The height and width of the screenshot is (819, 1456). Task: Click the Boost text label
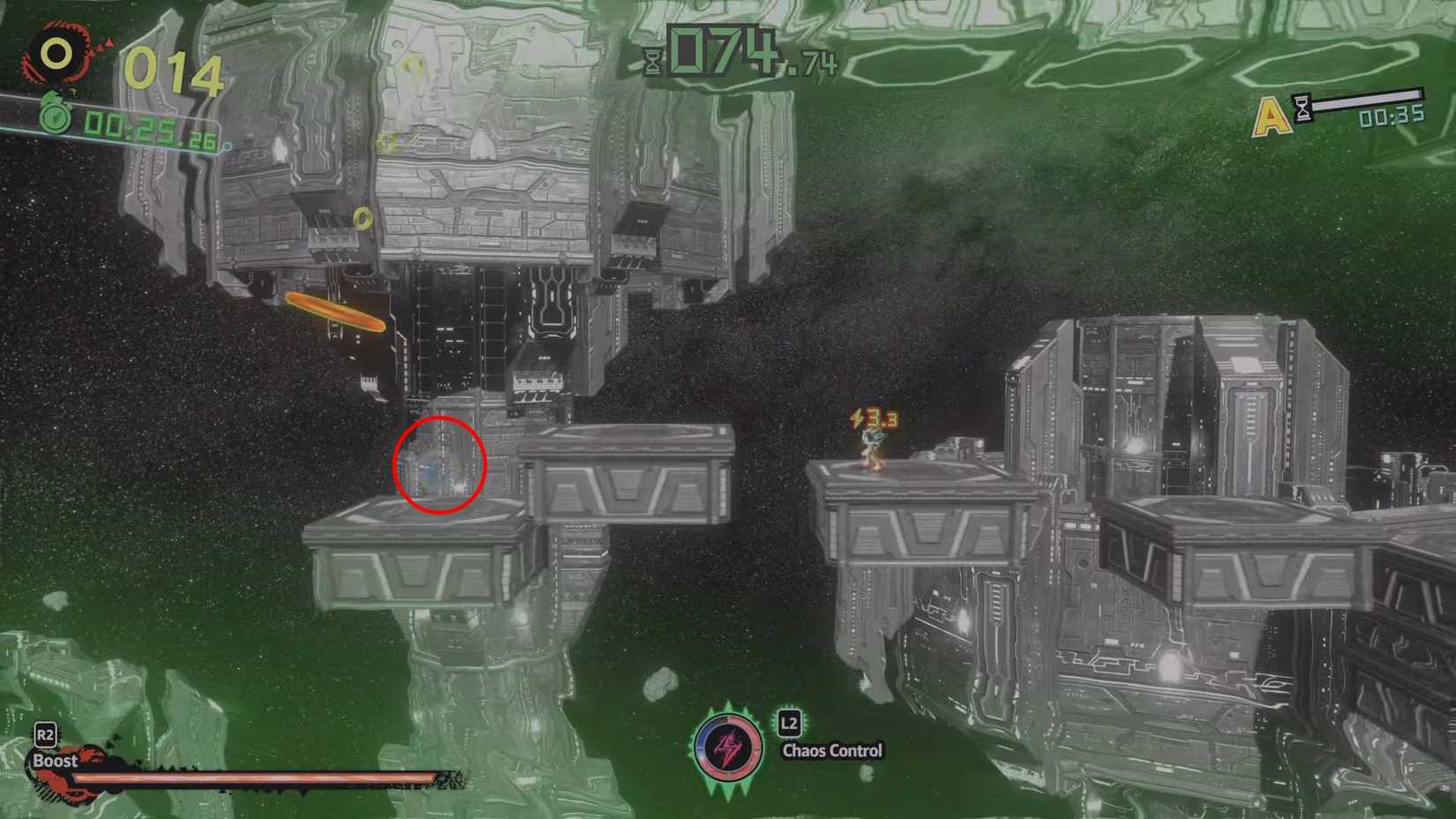[x=55, y=761]
